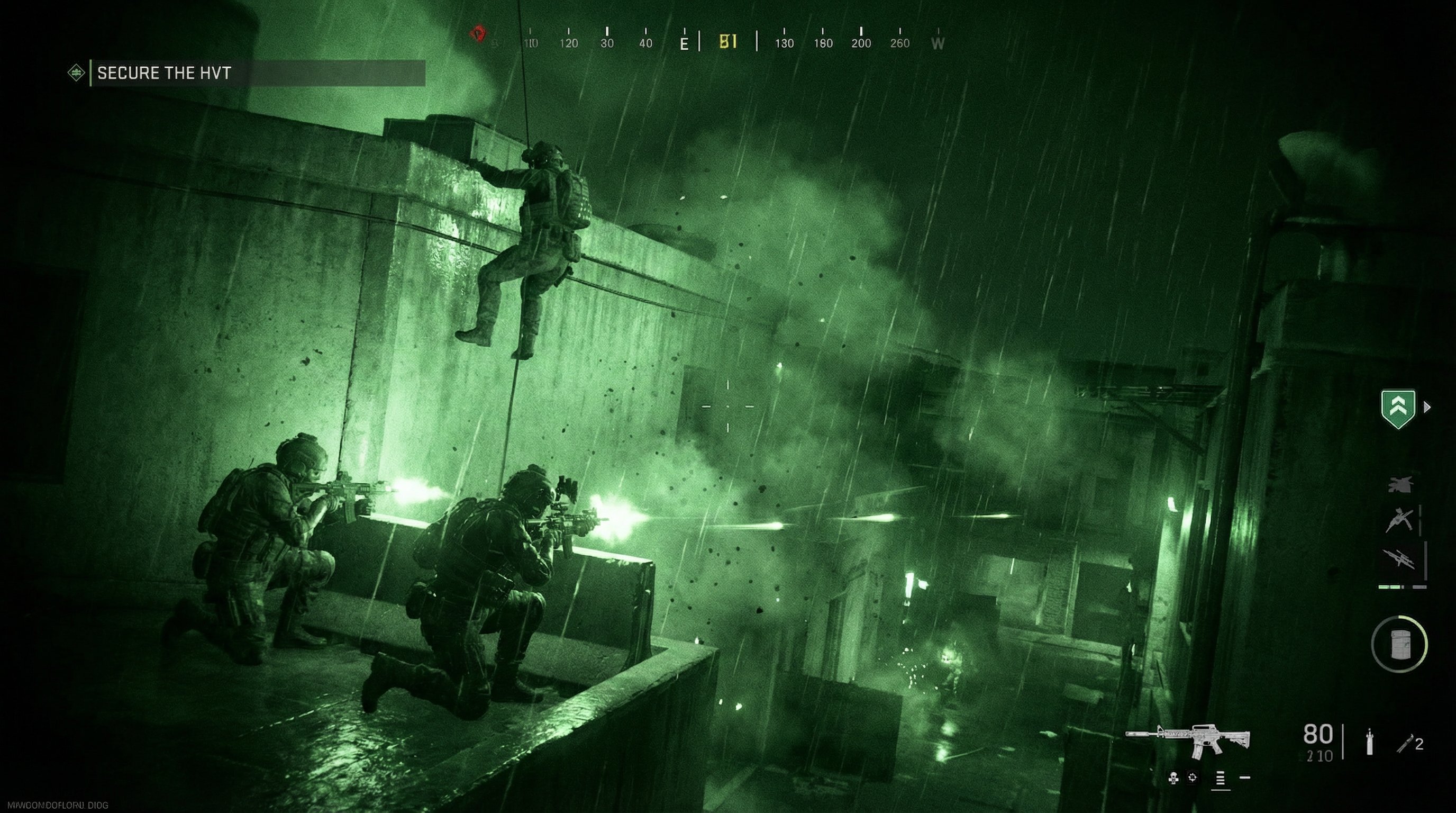Select the equipped assault rifle icon
This screenshot has height=813, width=1456.
[x=1188, y=739]
